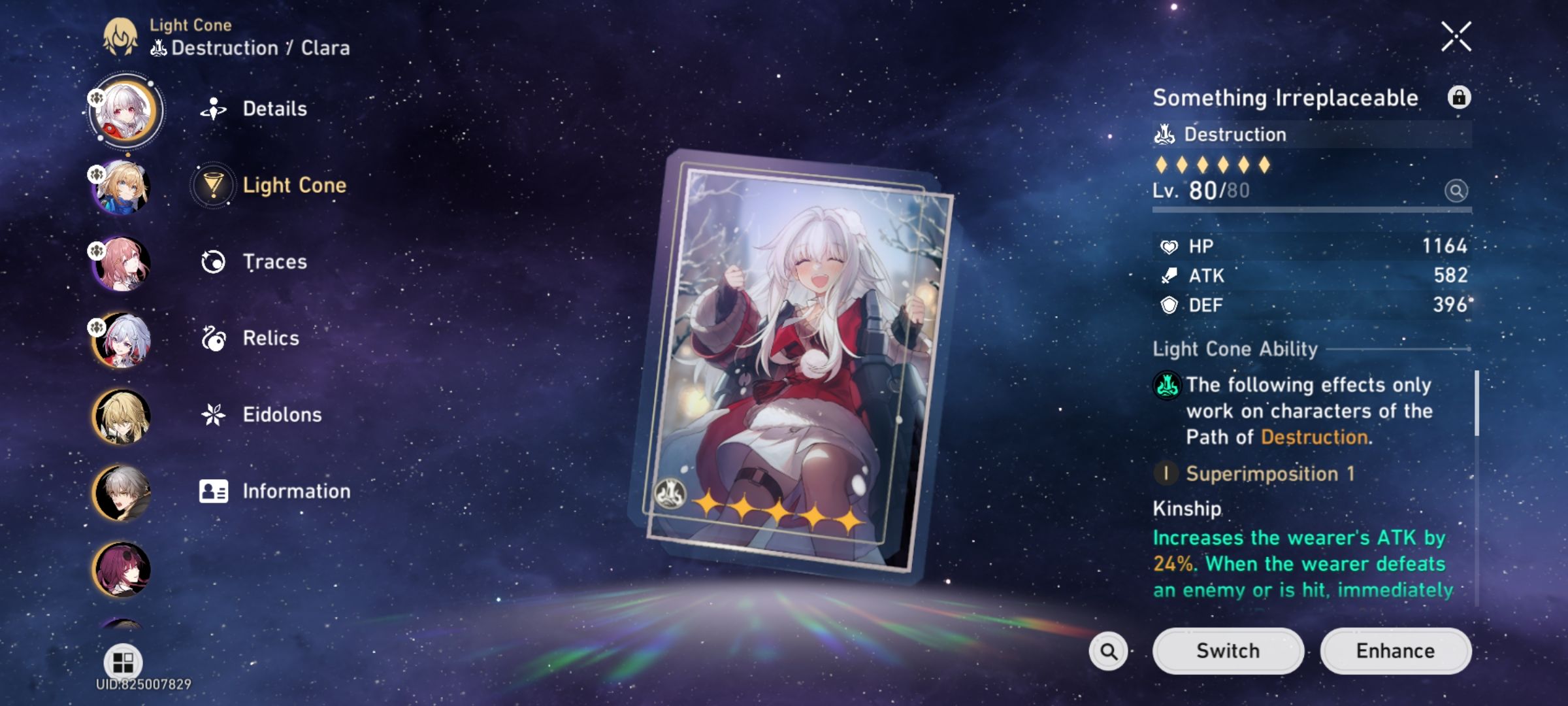The image size is (1568, 706).
Task: Switch to the Details tab
Action: click(274, 108)
